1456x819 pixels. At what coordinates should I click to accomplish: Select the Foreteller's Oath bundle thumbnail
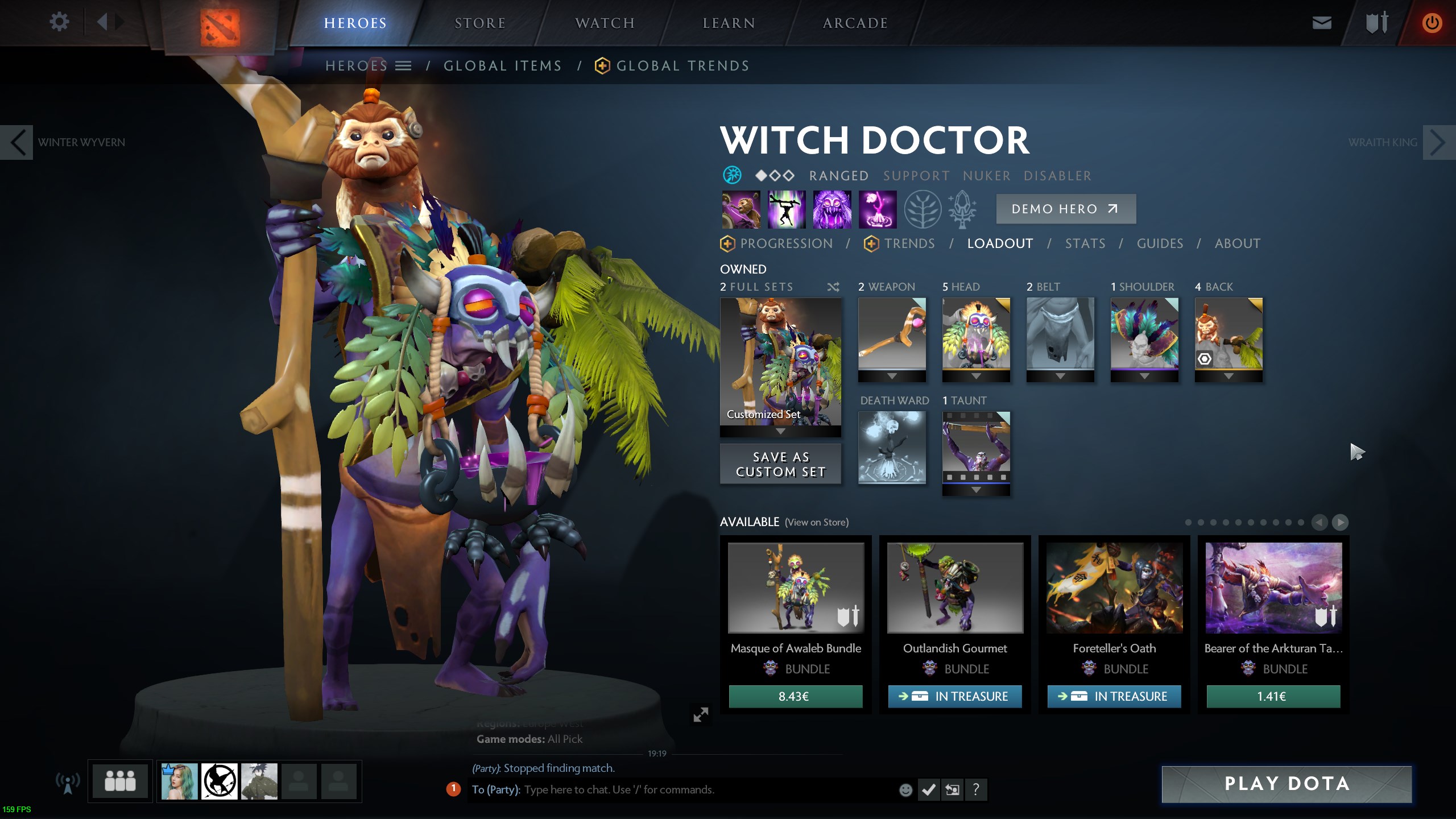click(1114, 588)
